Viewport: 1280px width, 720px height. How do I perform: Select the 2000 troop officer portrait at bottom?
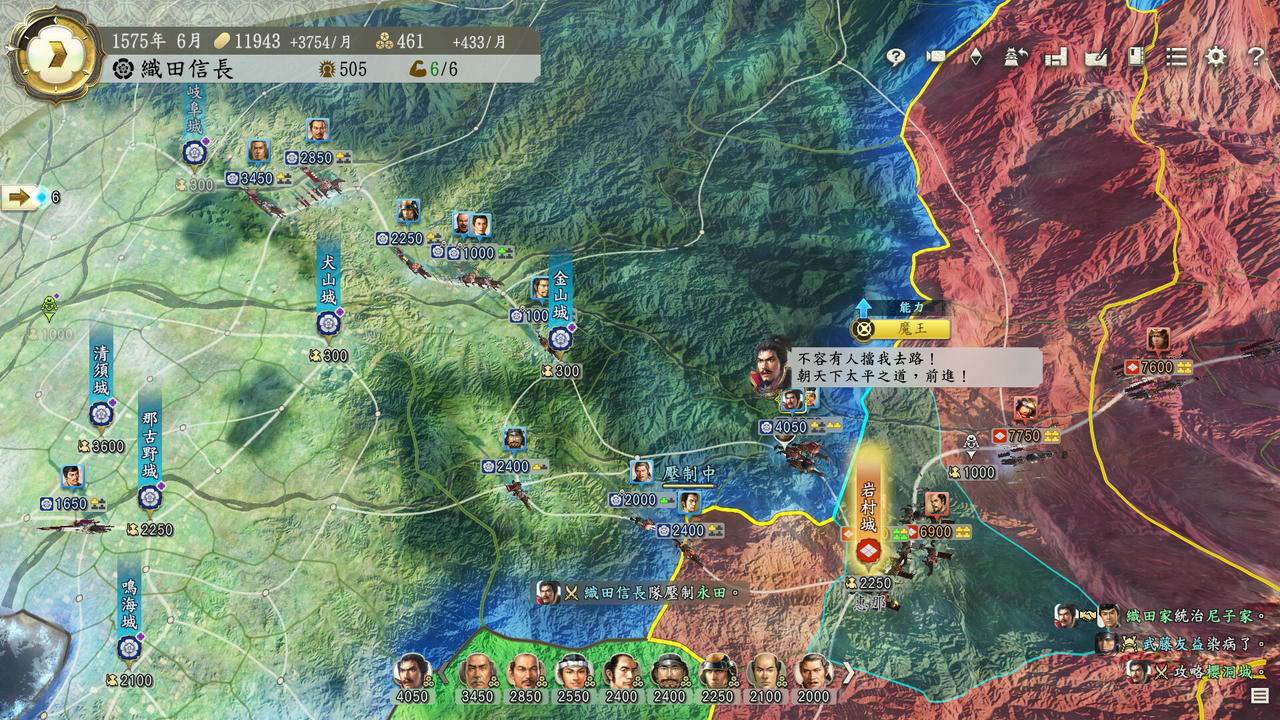[814, 674]
